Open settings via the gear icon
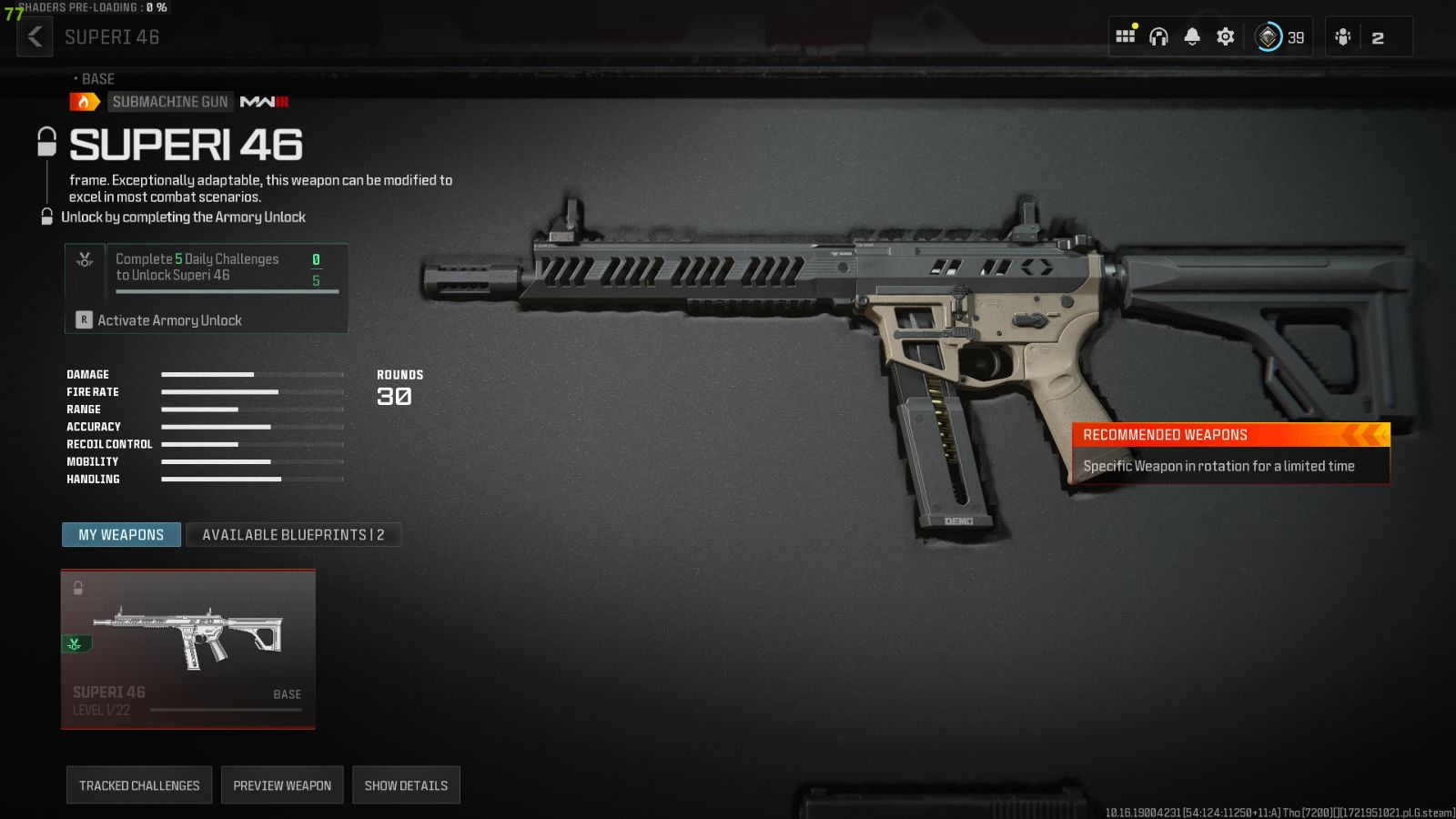Viewport: 1456px width, 819px height. point(1226,37)
